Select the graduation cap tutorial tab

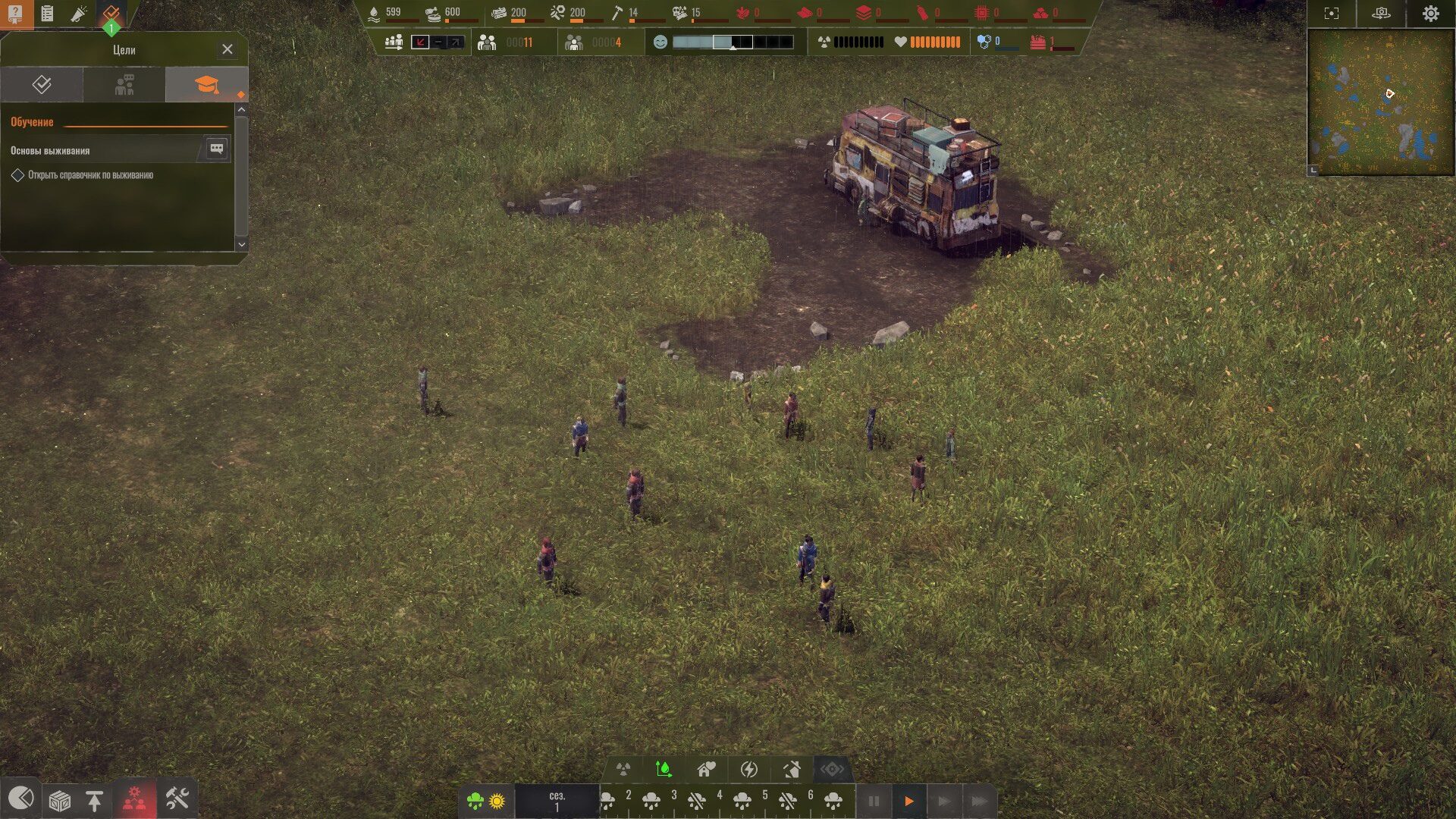click(x=206, y=84)
